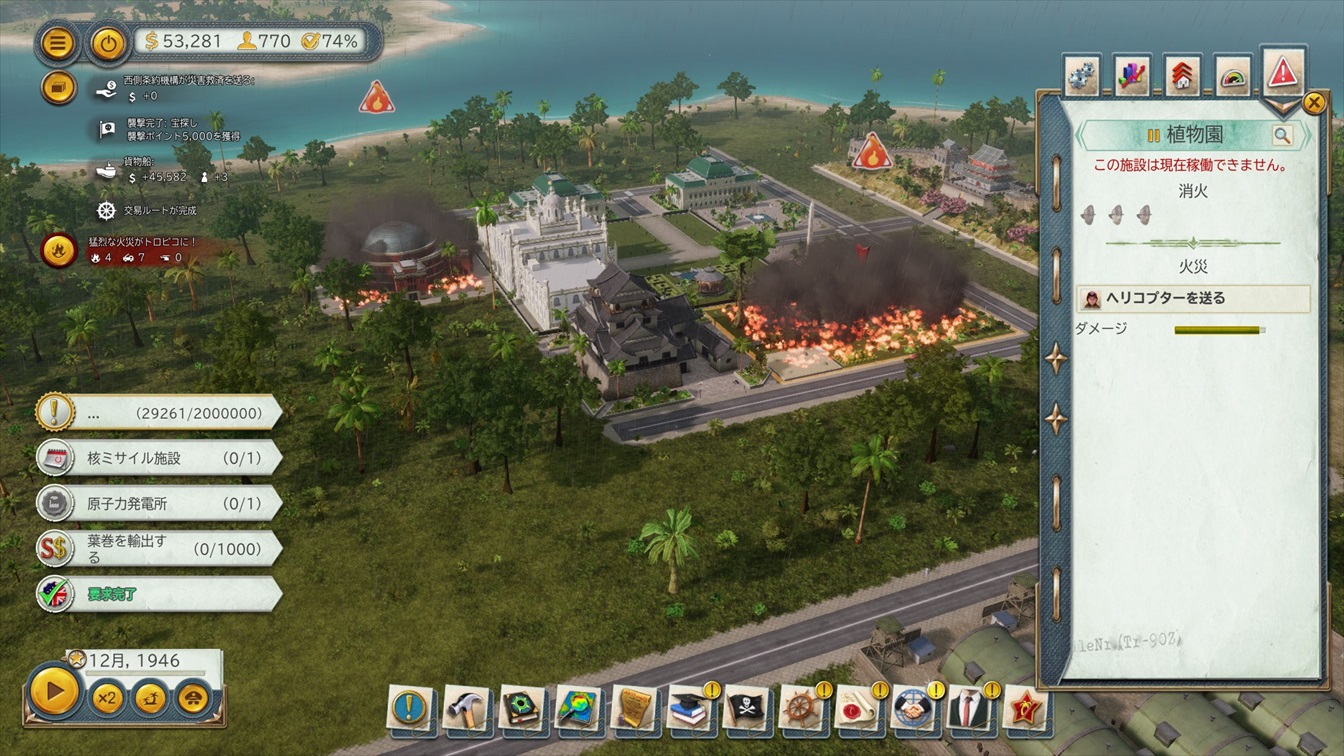The height and width of the screenshot is (756, 1344).
Task: Open the ship's wheel trade menu
Action: [801, 707]
